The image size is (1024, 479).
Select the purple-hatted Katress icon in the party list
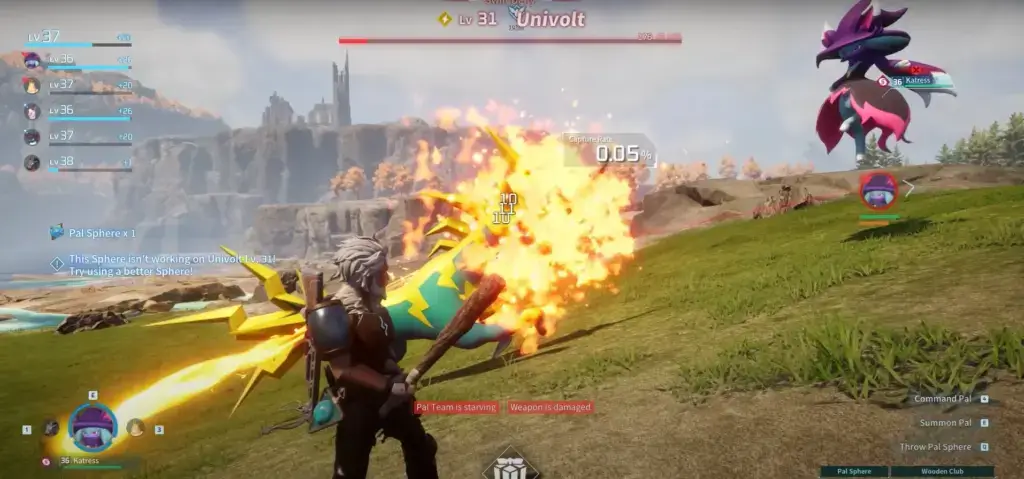tap(32, 62)
